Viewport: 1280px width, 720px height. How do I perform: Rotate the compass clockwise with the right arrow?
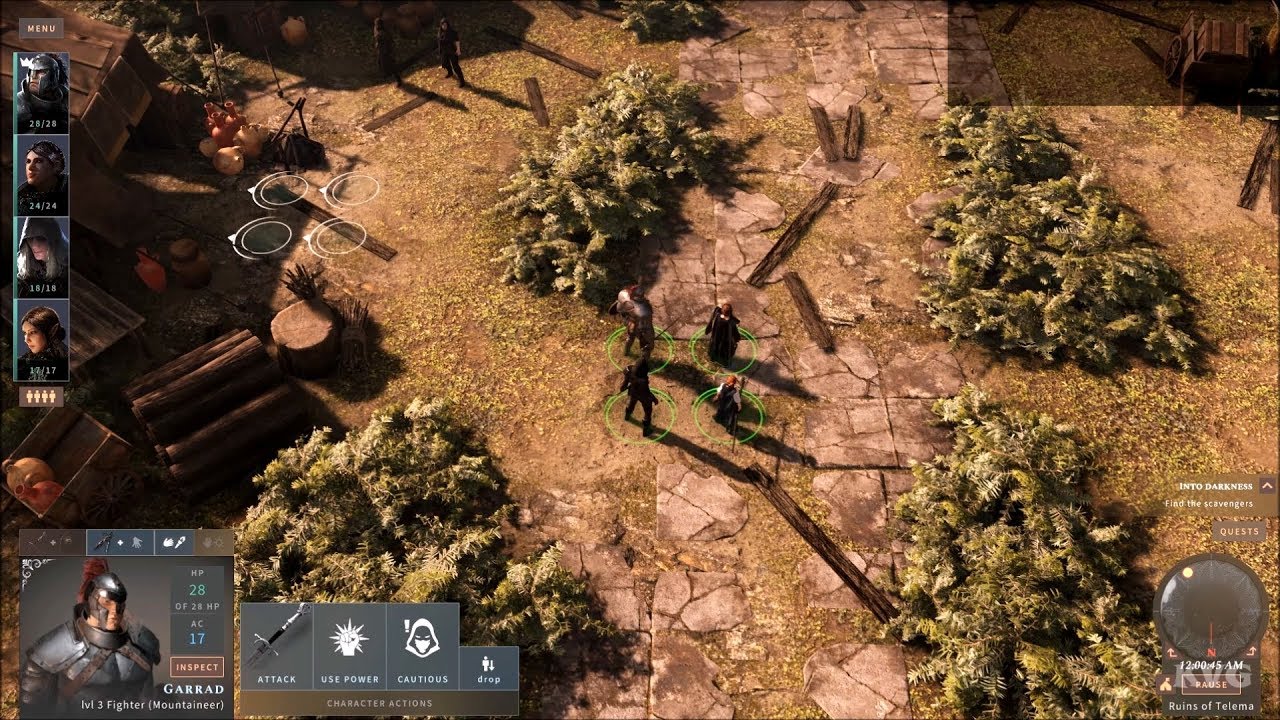click(1253, 652)
